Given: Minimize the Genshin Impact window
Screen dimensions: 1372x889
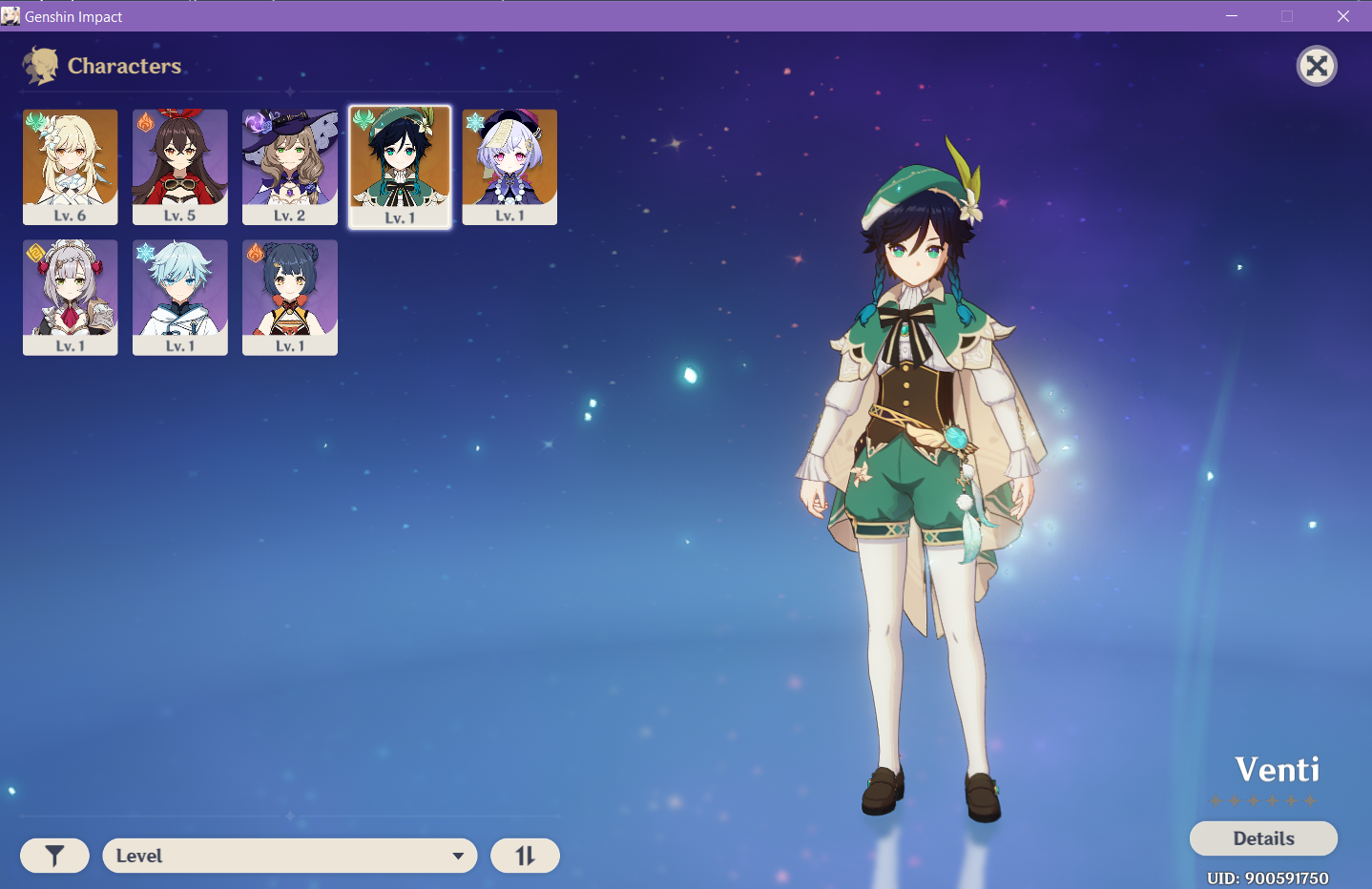Looking at the screenshot, I should [x=1232, y=16].
